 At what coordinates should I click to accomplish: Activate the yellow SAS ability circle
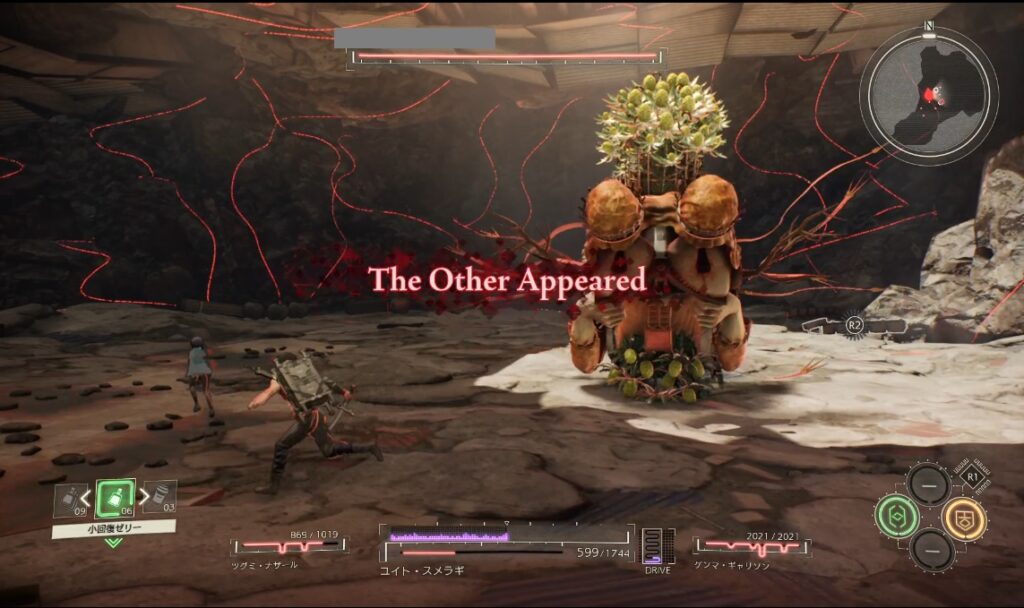[965, 516]
